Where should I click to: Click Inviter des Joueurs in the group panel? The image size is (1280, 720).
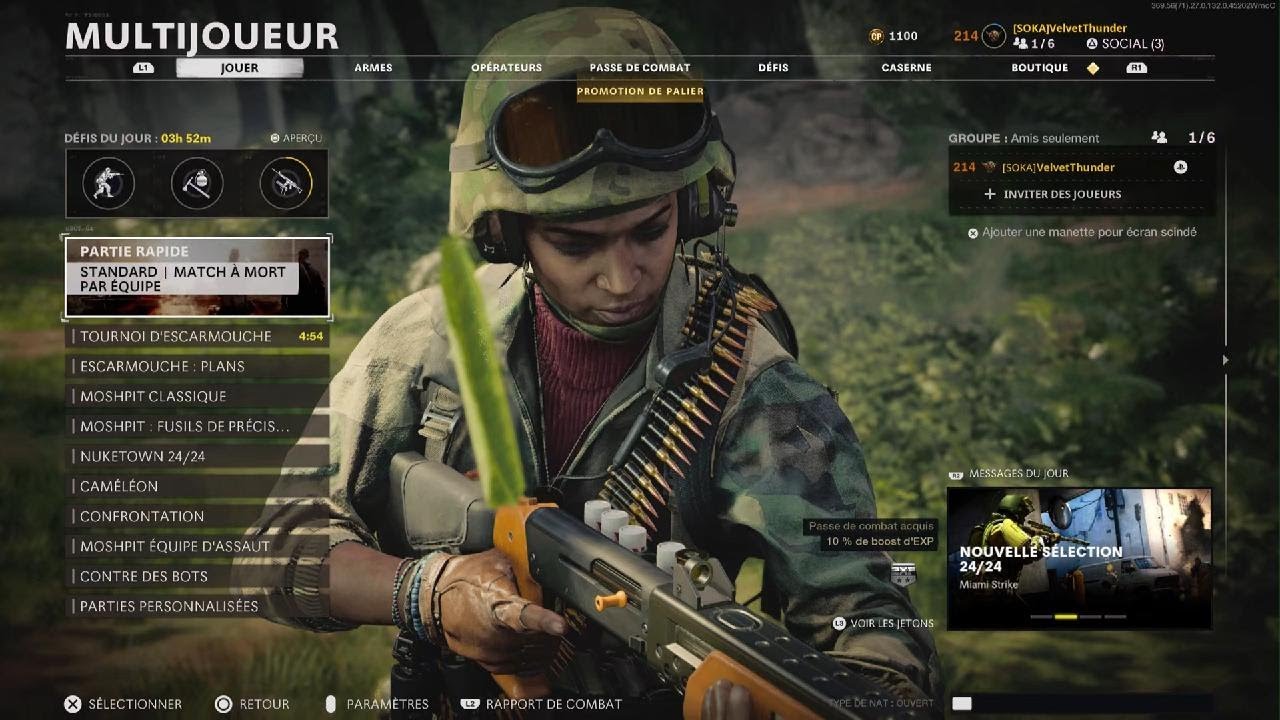point(1062,194)
